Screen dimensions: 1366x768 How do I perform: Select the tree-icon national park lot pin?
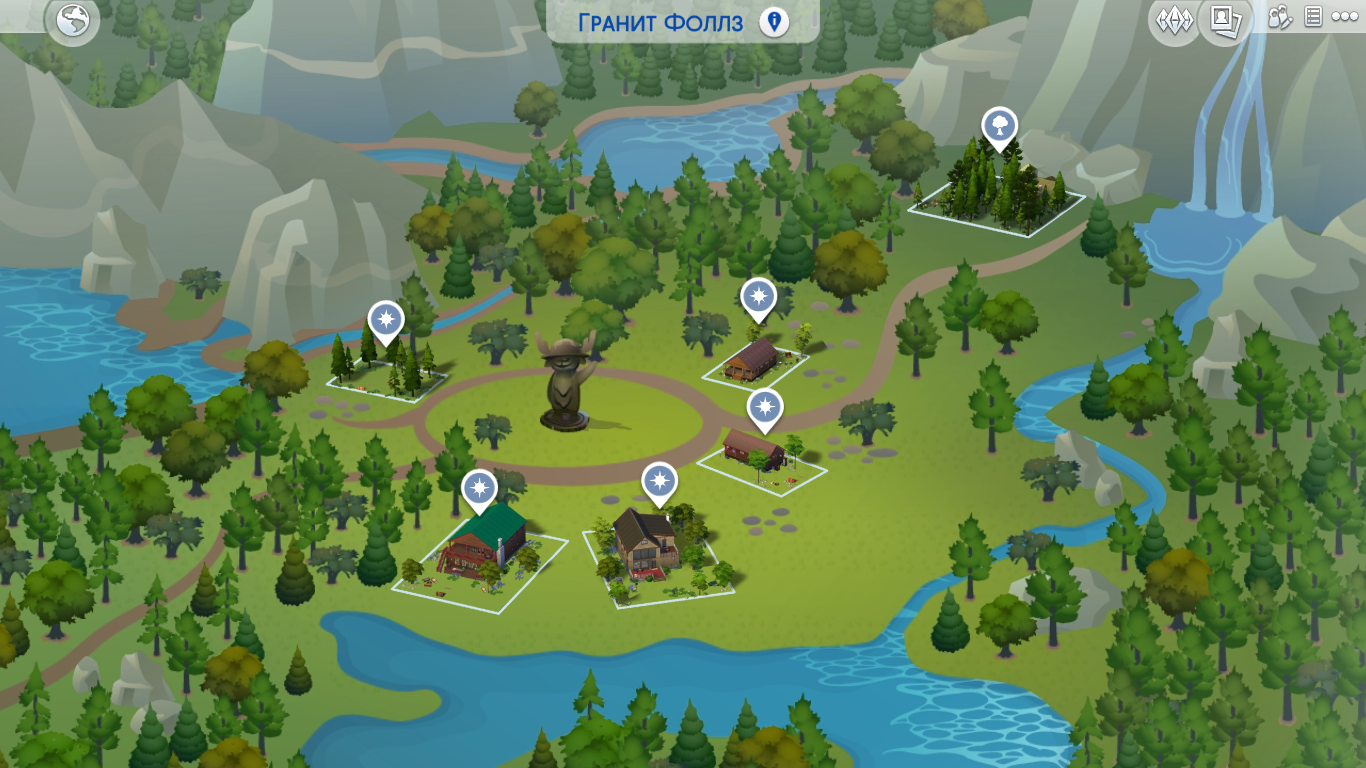point(998,127)
